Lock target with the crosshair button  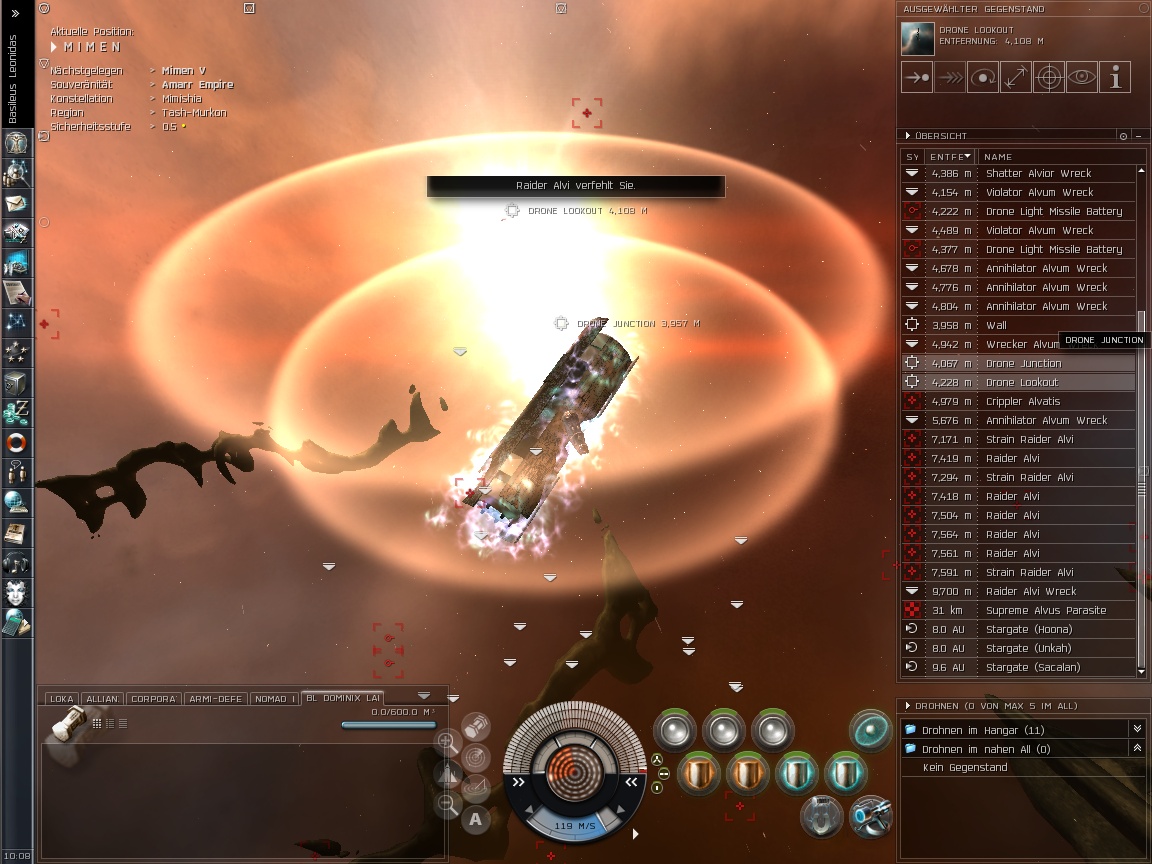(x=1049, y=77)
